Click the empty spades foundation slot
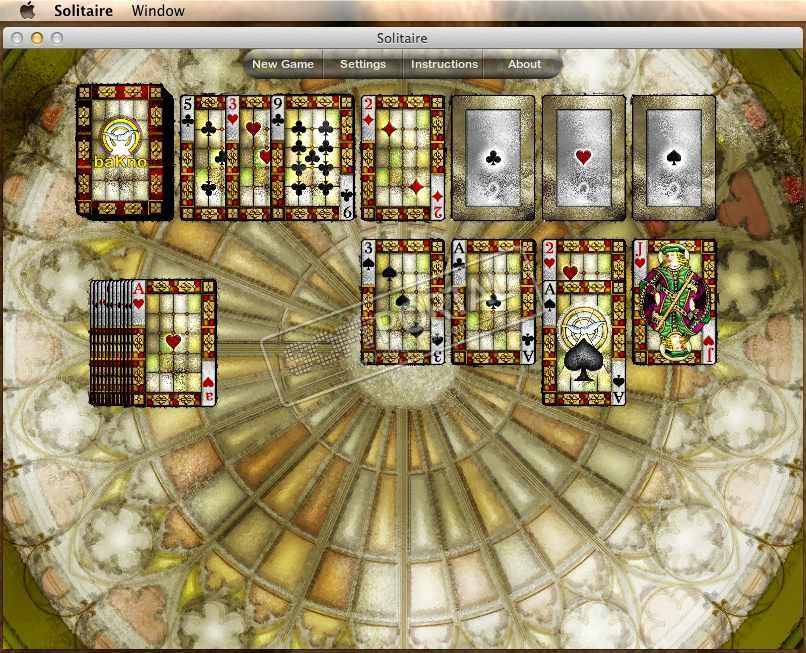The image size is (806, 653). [674, 157]
